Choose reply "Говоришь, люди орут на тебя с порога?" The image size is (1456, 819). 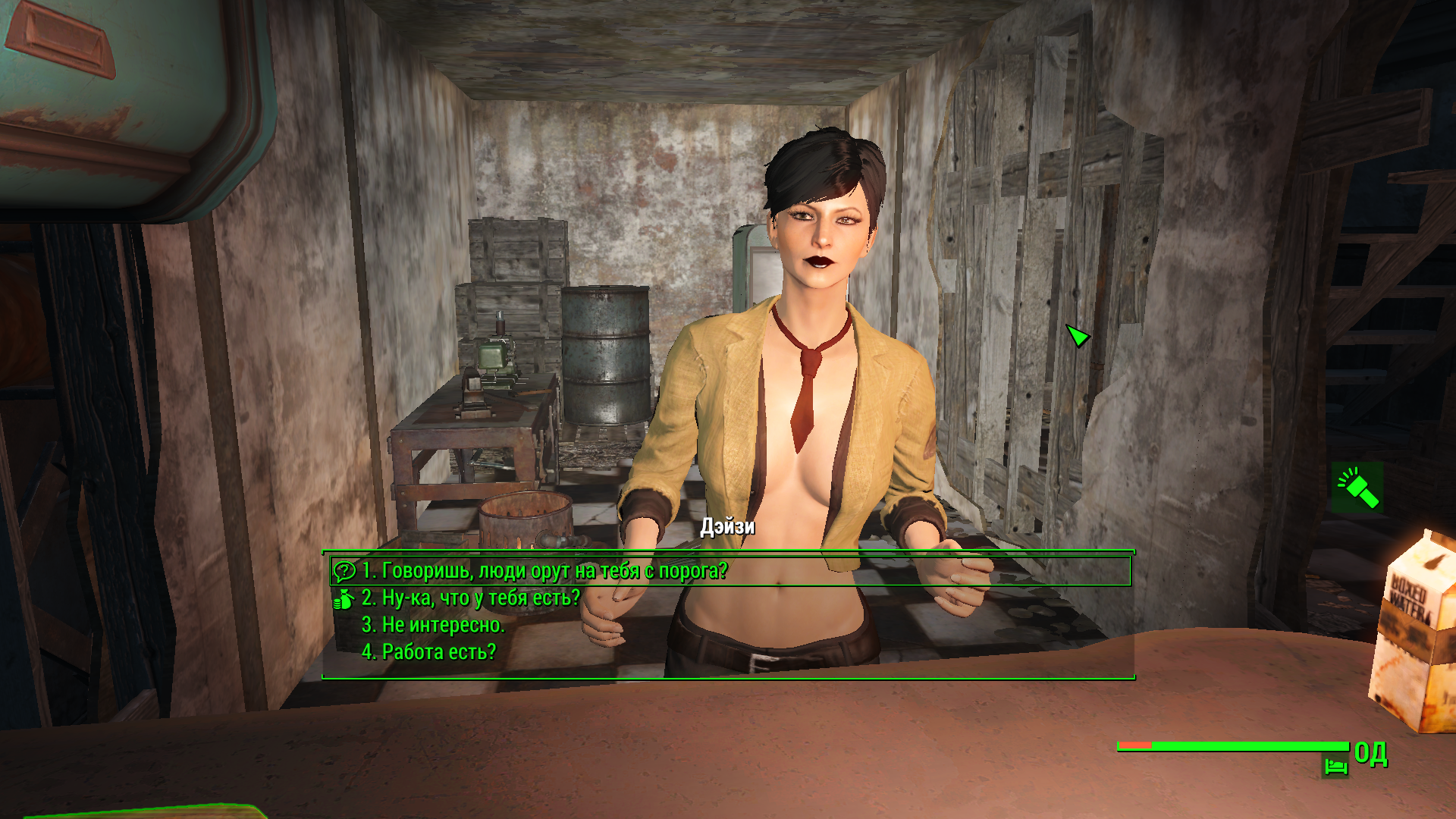coord(544,570)
